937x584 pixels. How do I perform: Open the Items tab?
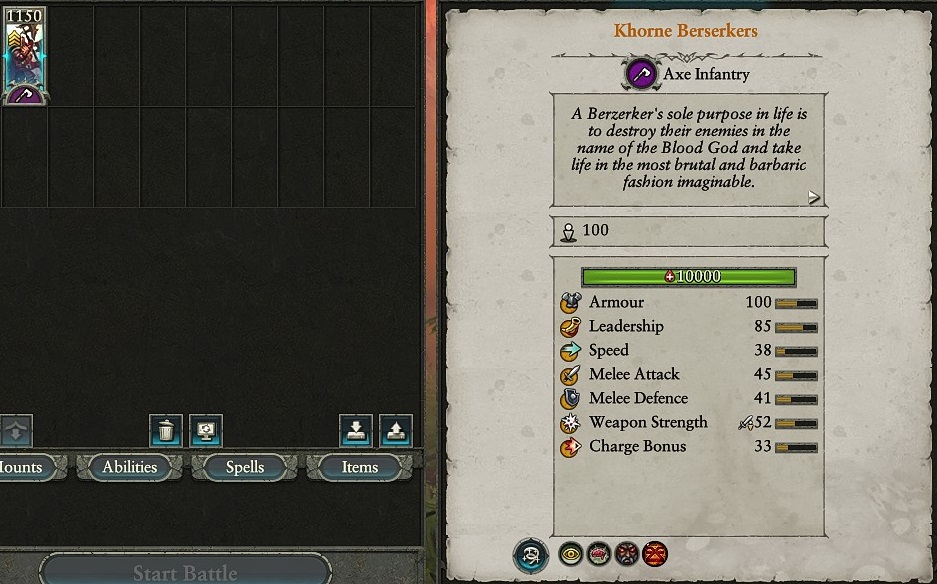(x=359, y=467)
